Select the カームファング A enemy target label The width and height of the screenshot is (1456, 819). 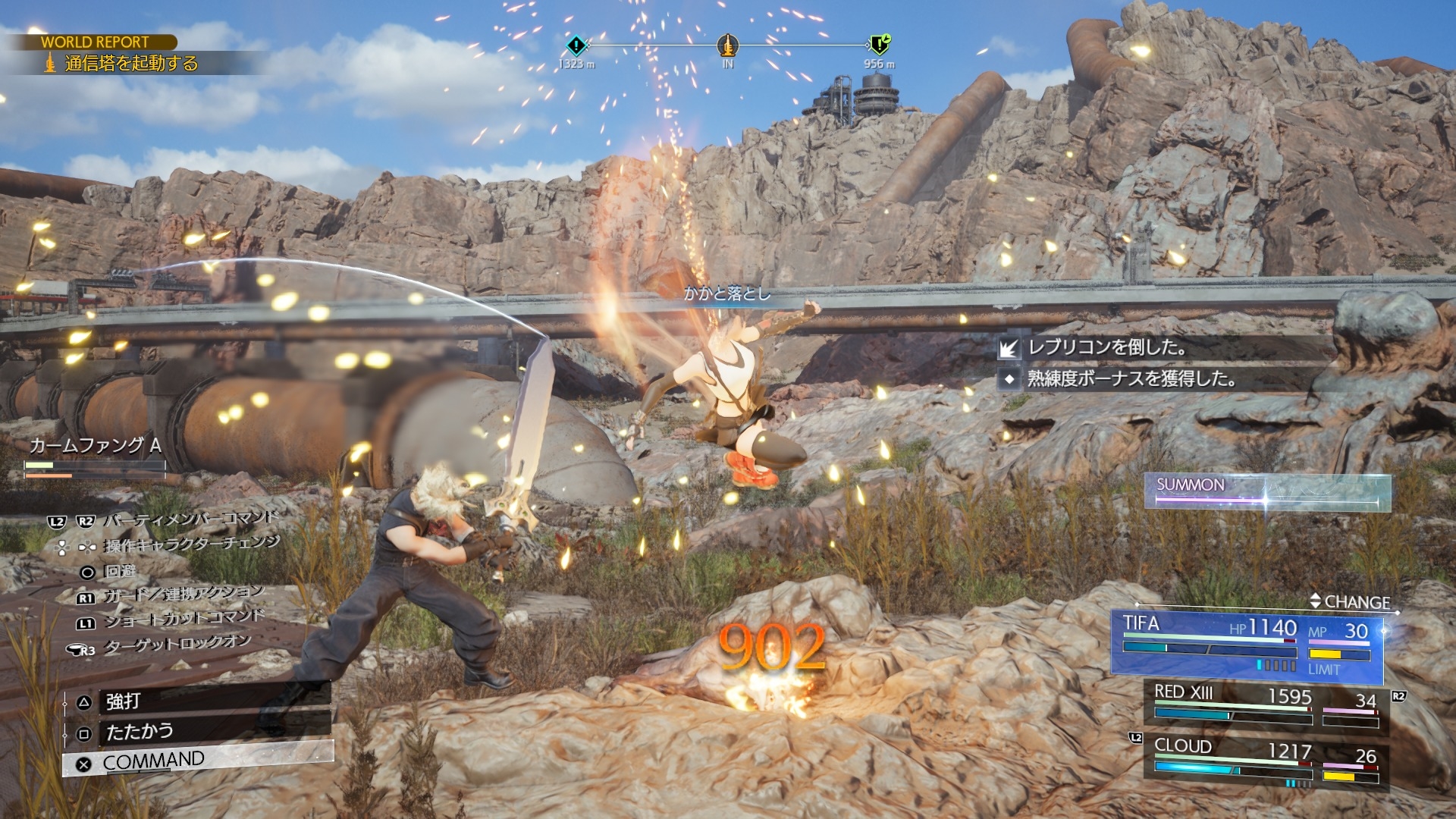(x=96, y=445)
